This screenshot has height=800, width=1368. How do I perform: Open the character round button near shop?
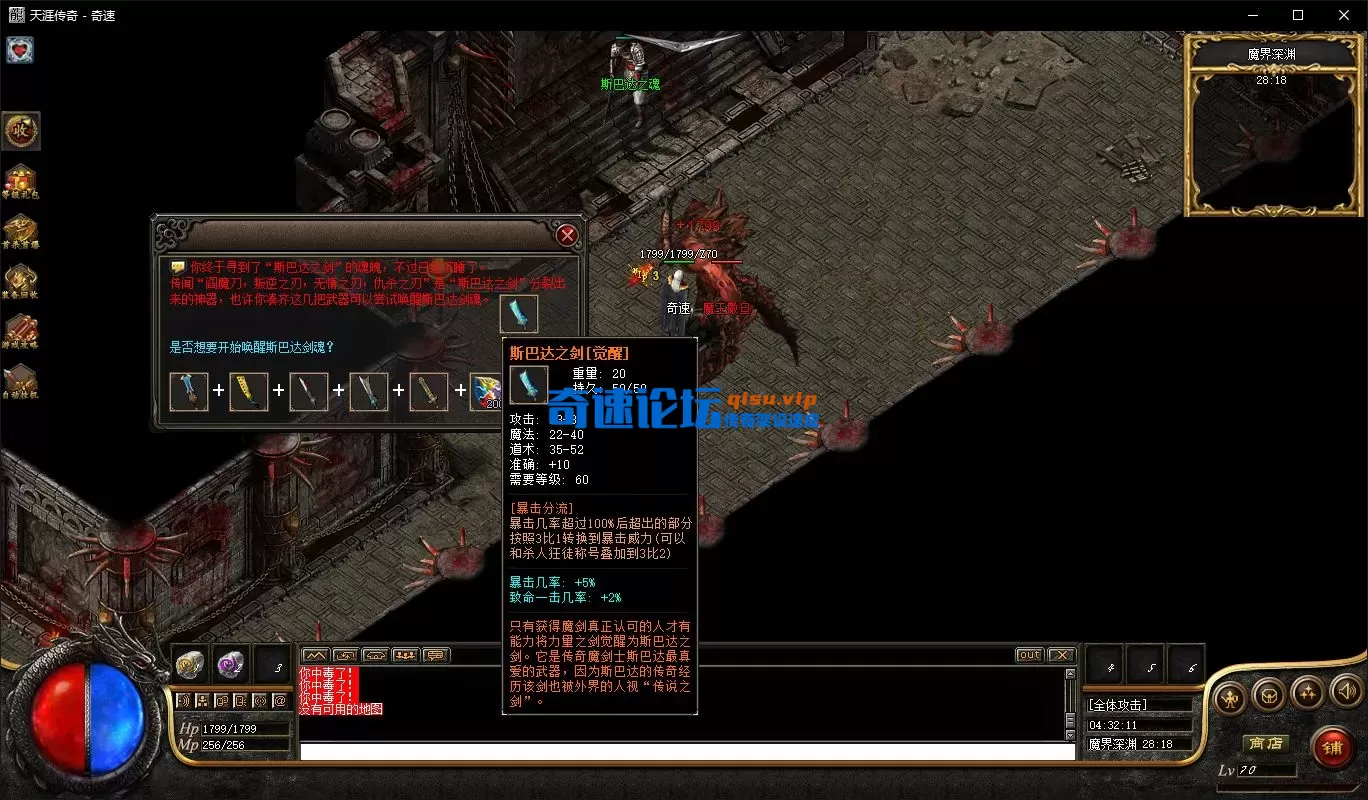1230,695
